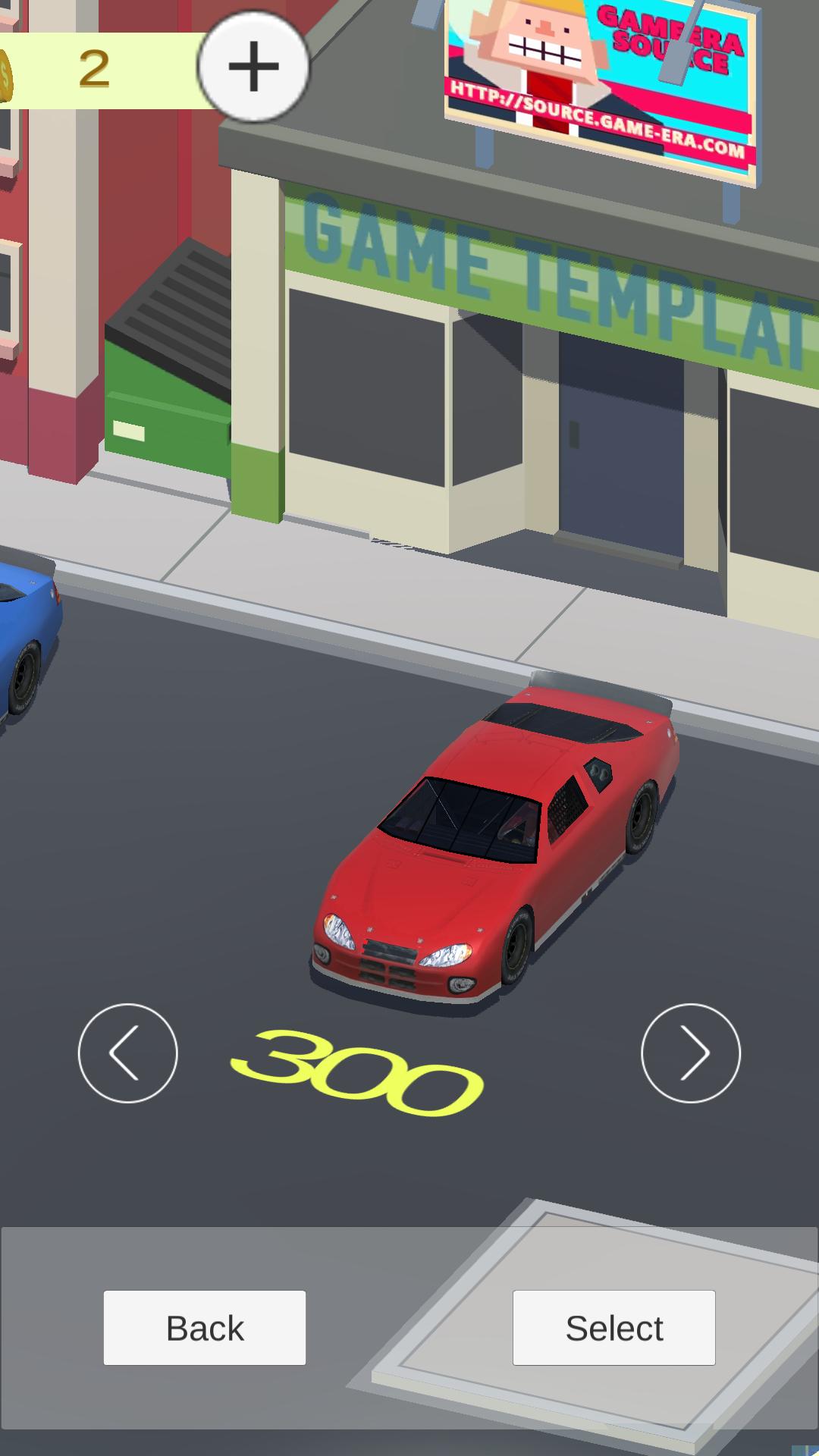Choose this car with the Select button
Screen dimensions: 819x1456
tap(613, 1328)
